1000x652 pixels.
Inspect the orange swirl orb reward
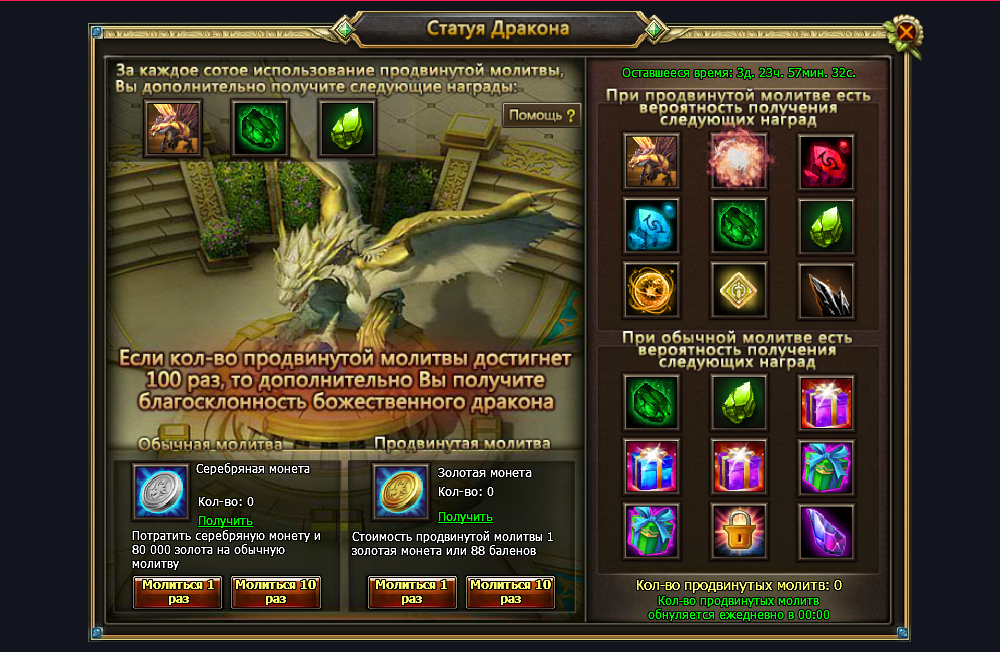651,291
